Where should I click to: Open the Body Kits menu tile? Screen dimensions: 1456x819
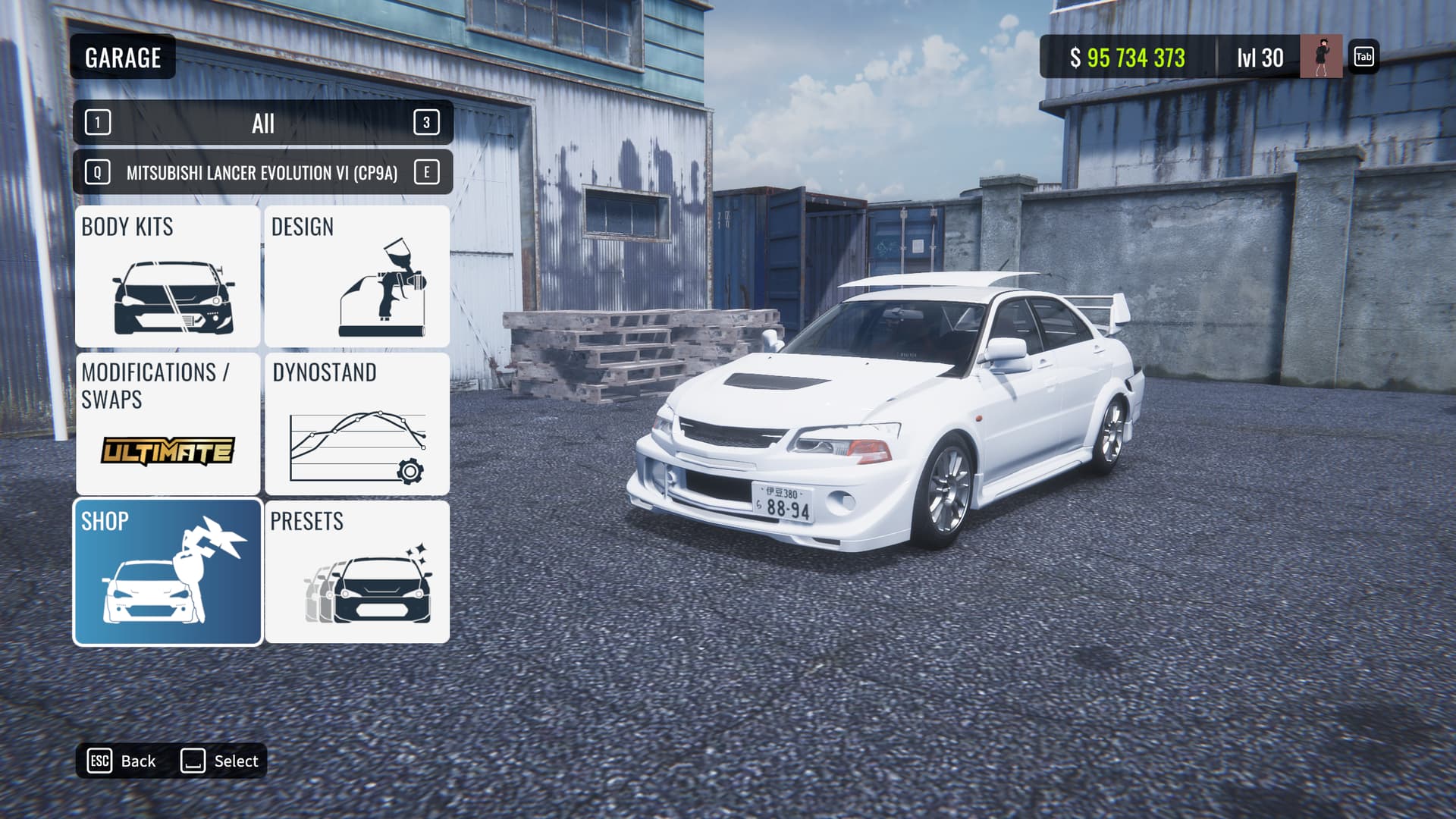[x=168, y=276]
